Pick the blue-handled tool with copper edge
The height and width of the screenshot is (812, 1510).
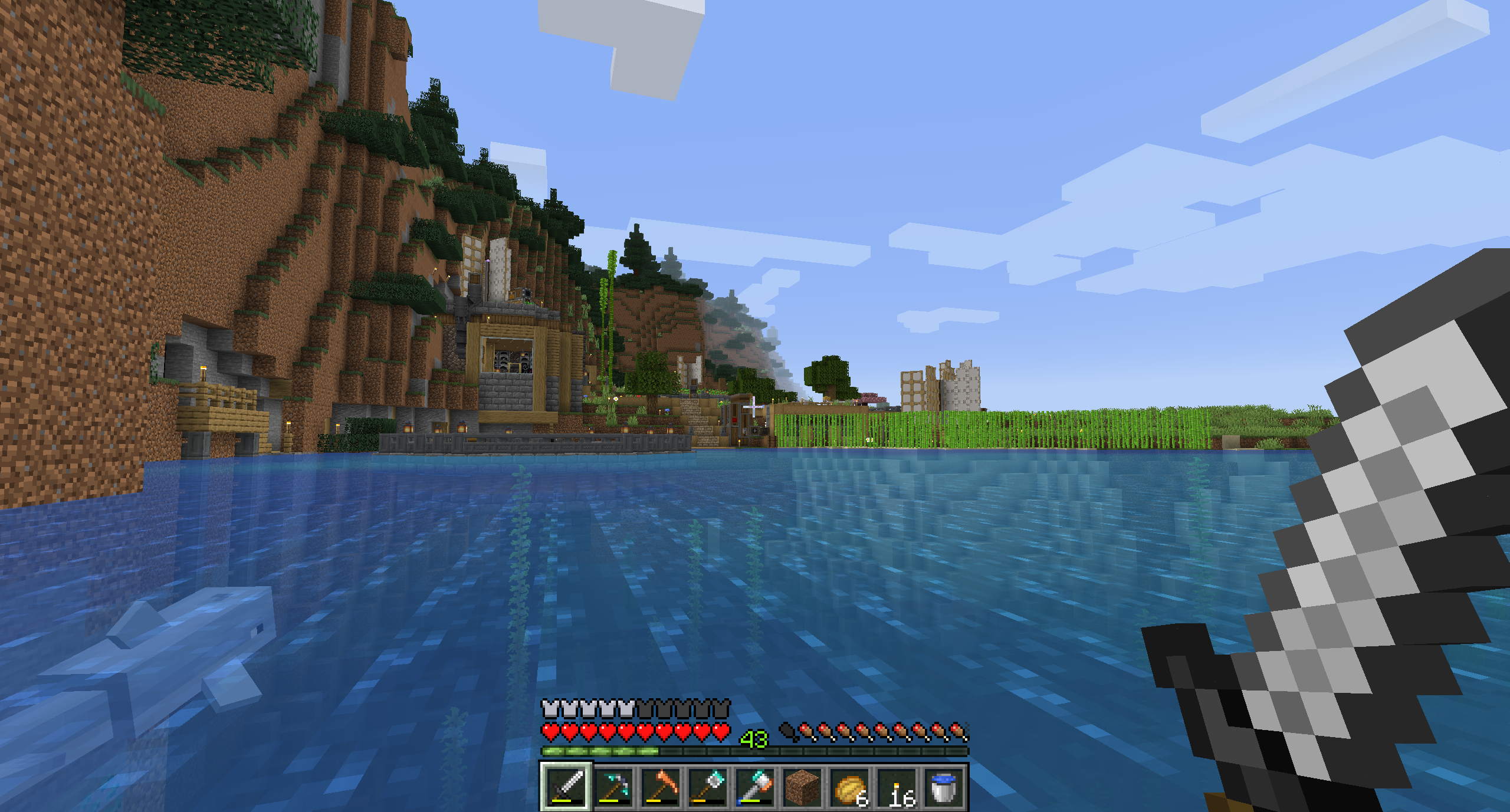click(x=754, y=786)
